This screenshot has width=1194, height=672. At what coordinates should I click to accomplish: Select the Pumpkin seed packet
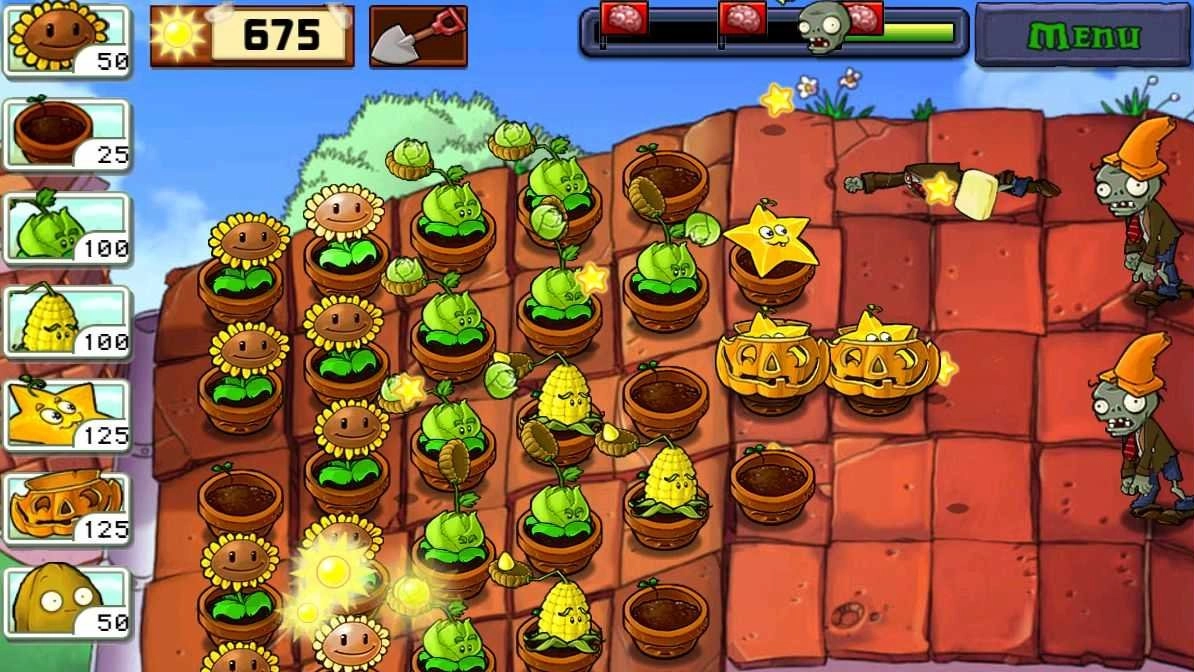(x=68, y=509)
